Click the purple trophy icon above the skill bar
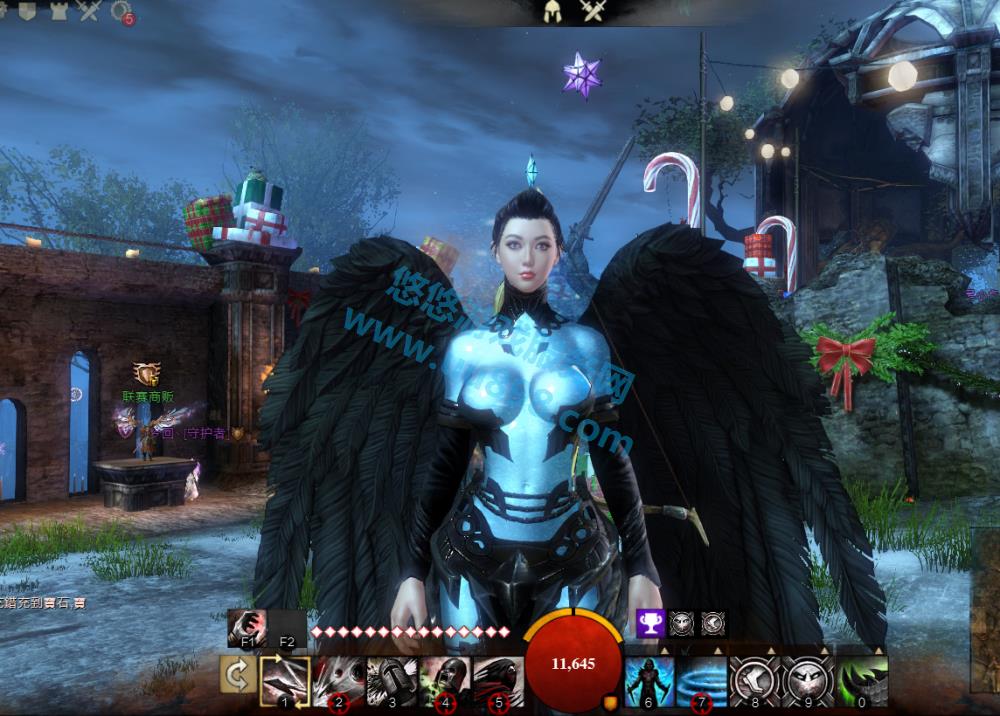 650,624
